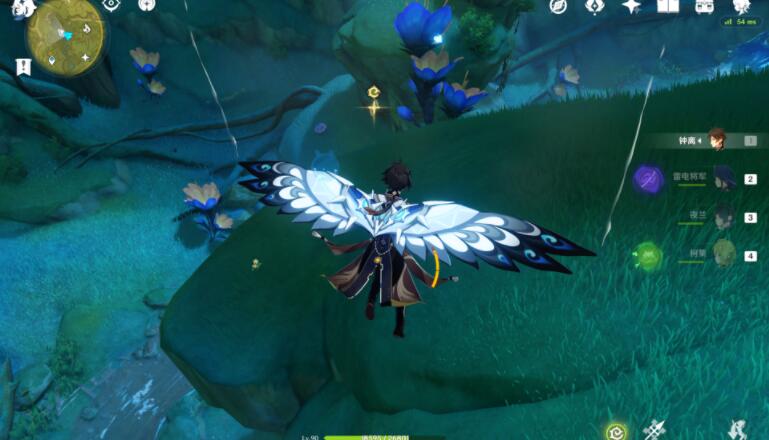Switch to party member 纳西妲 with green portrait

(x=722, y=254)
